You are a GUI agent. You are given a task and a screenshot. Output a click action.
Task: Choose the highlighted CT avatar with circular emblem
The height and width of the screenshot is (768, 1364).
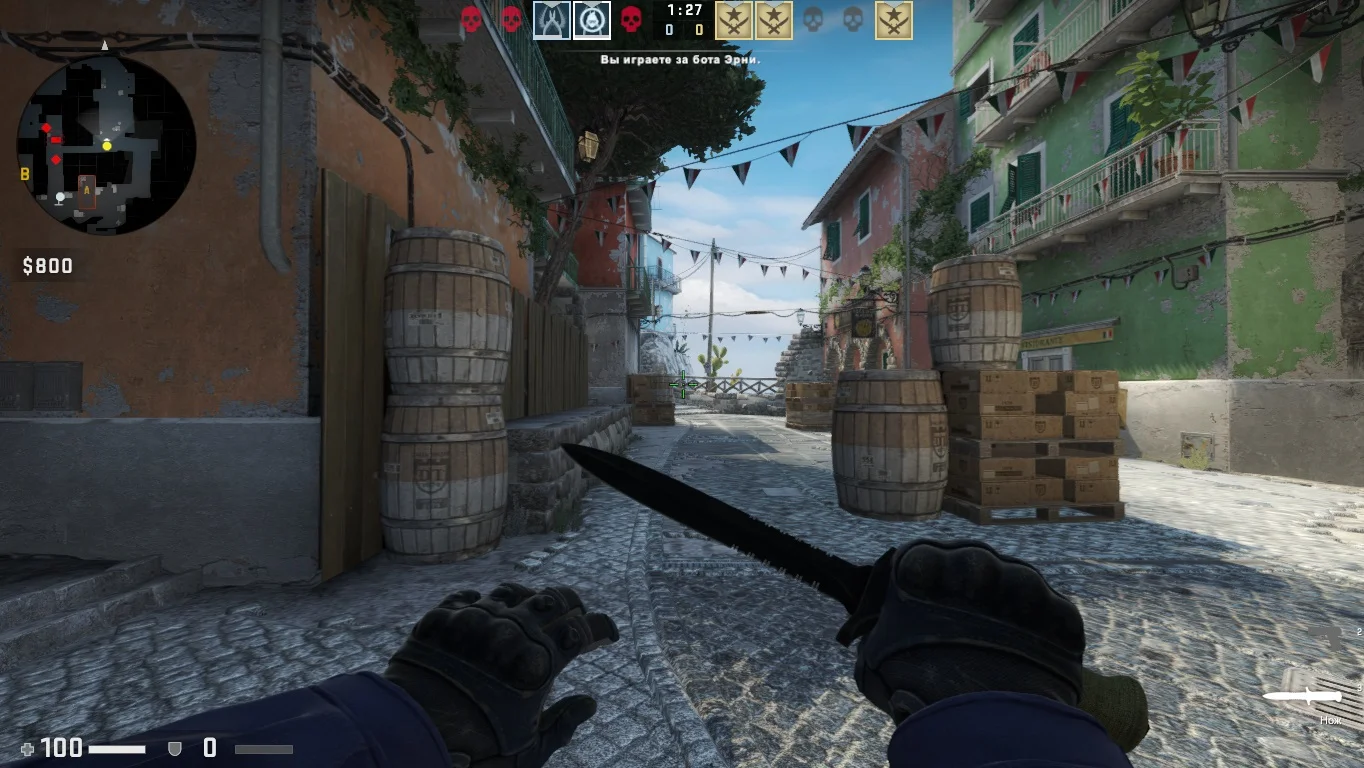click(592, 20)
